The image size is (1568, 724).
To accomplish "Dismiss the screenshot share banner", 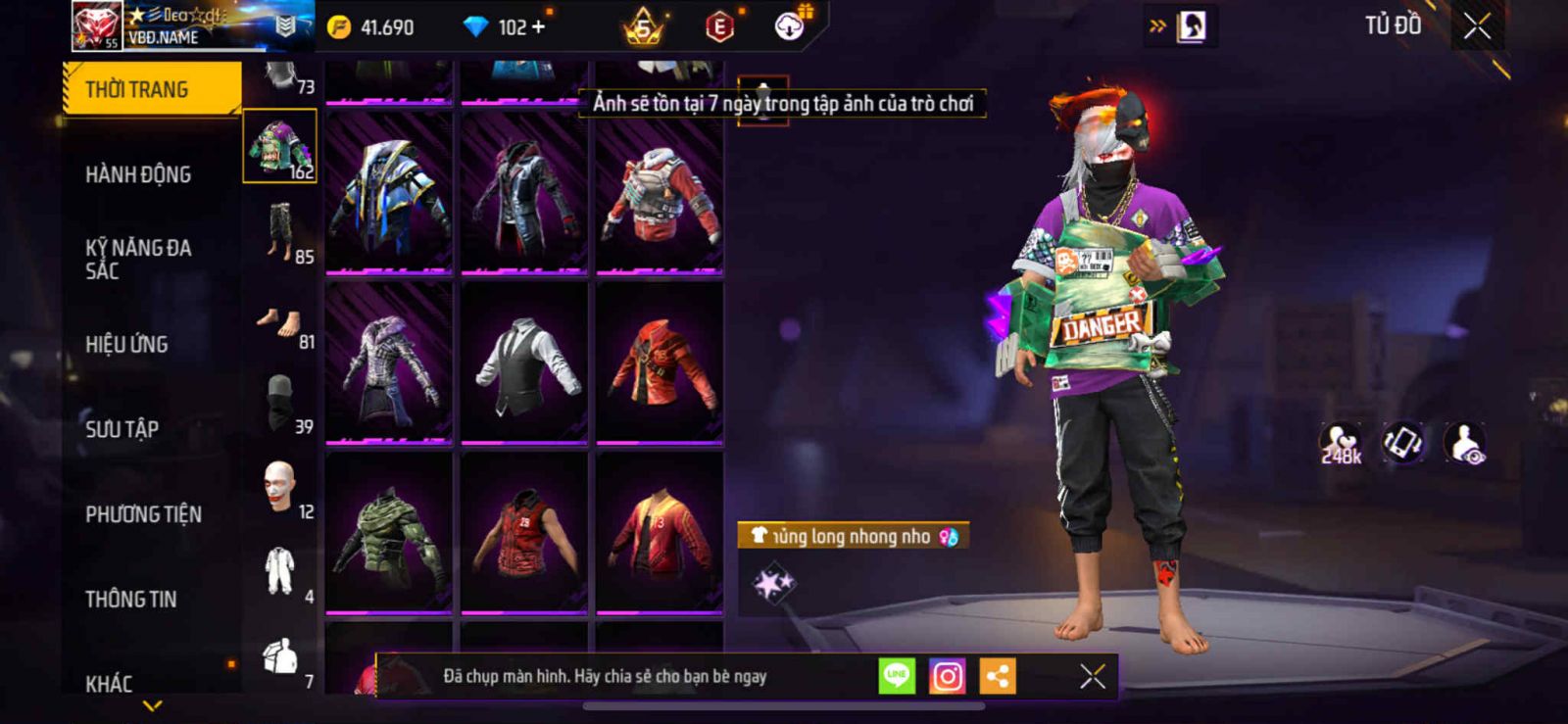I will pos(1092,676).
